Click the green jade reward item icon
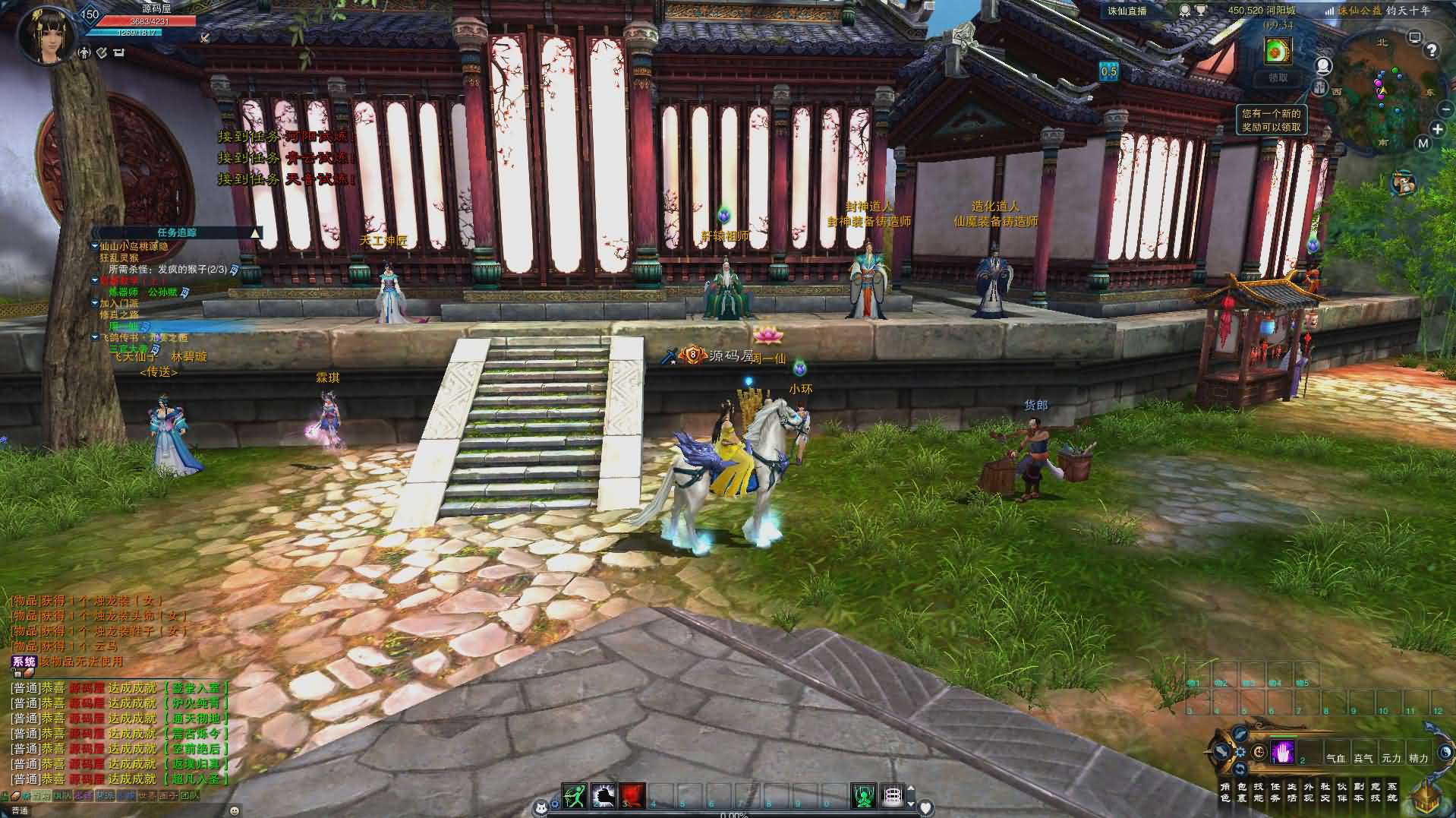The image size is (1456, 818). click(1278, 51)
